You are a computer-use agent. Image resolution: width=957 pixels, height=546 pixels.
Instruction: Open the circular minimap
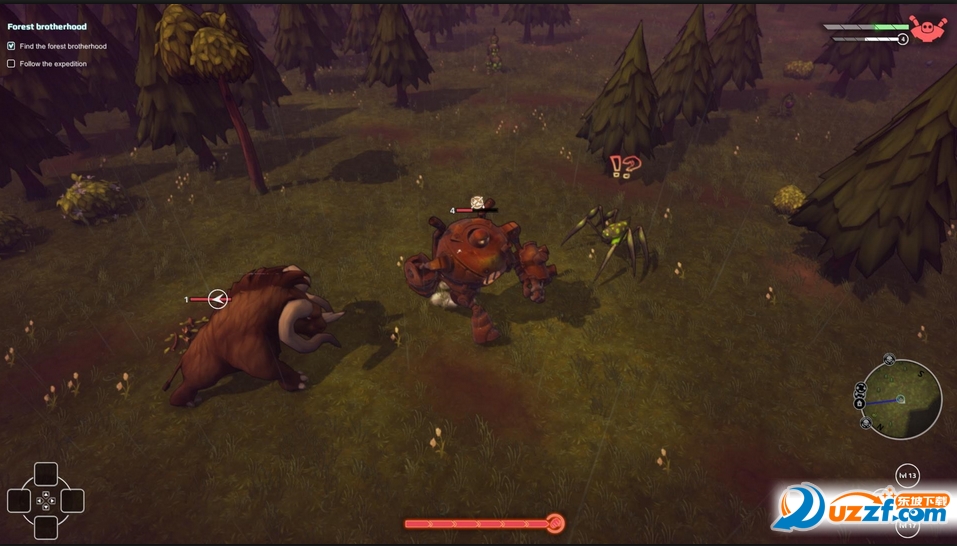pyautogui.click(x=902, y=399)
